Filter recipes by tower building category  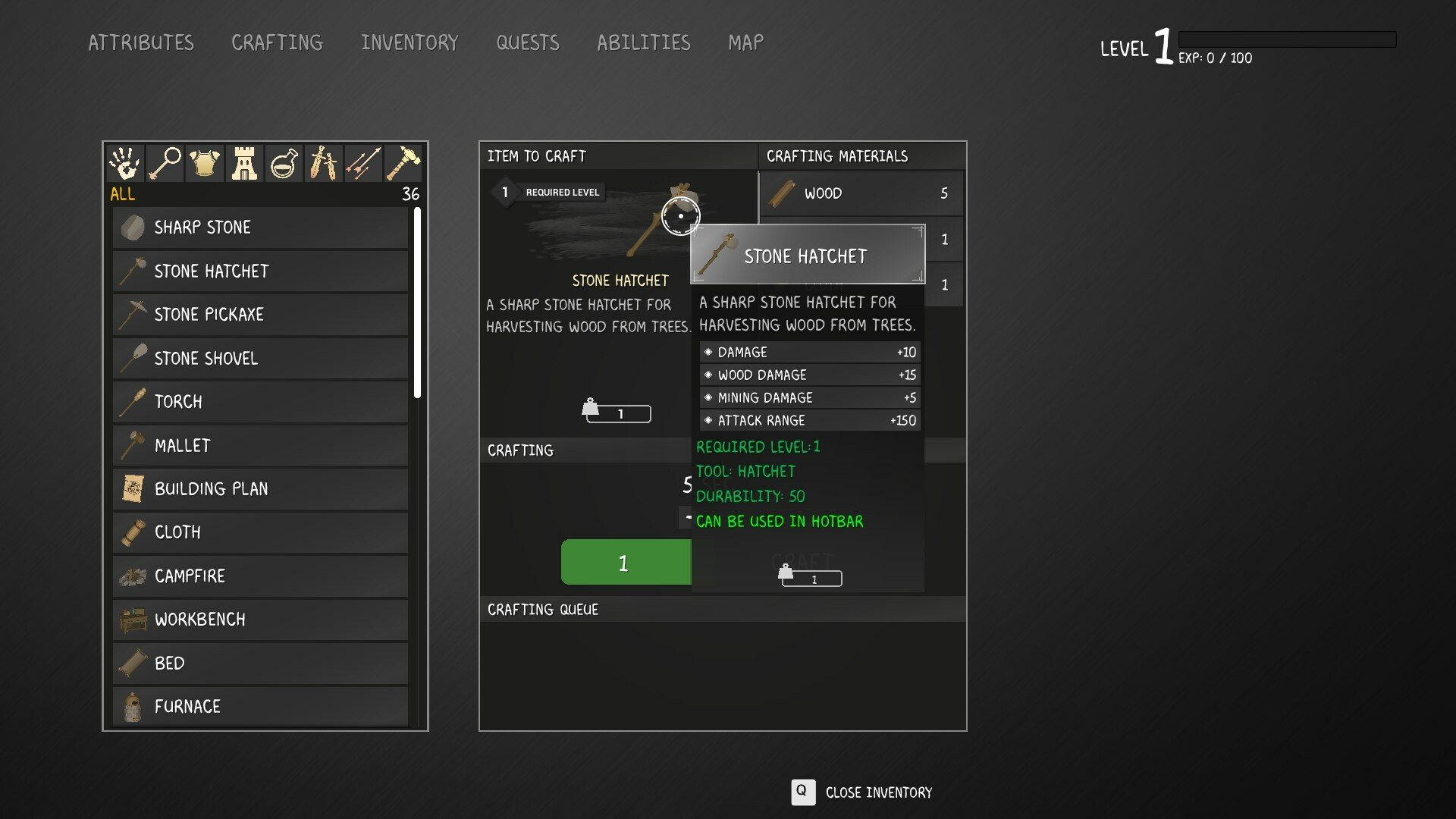(x=244, y=163)
